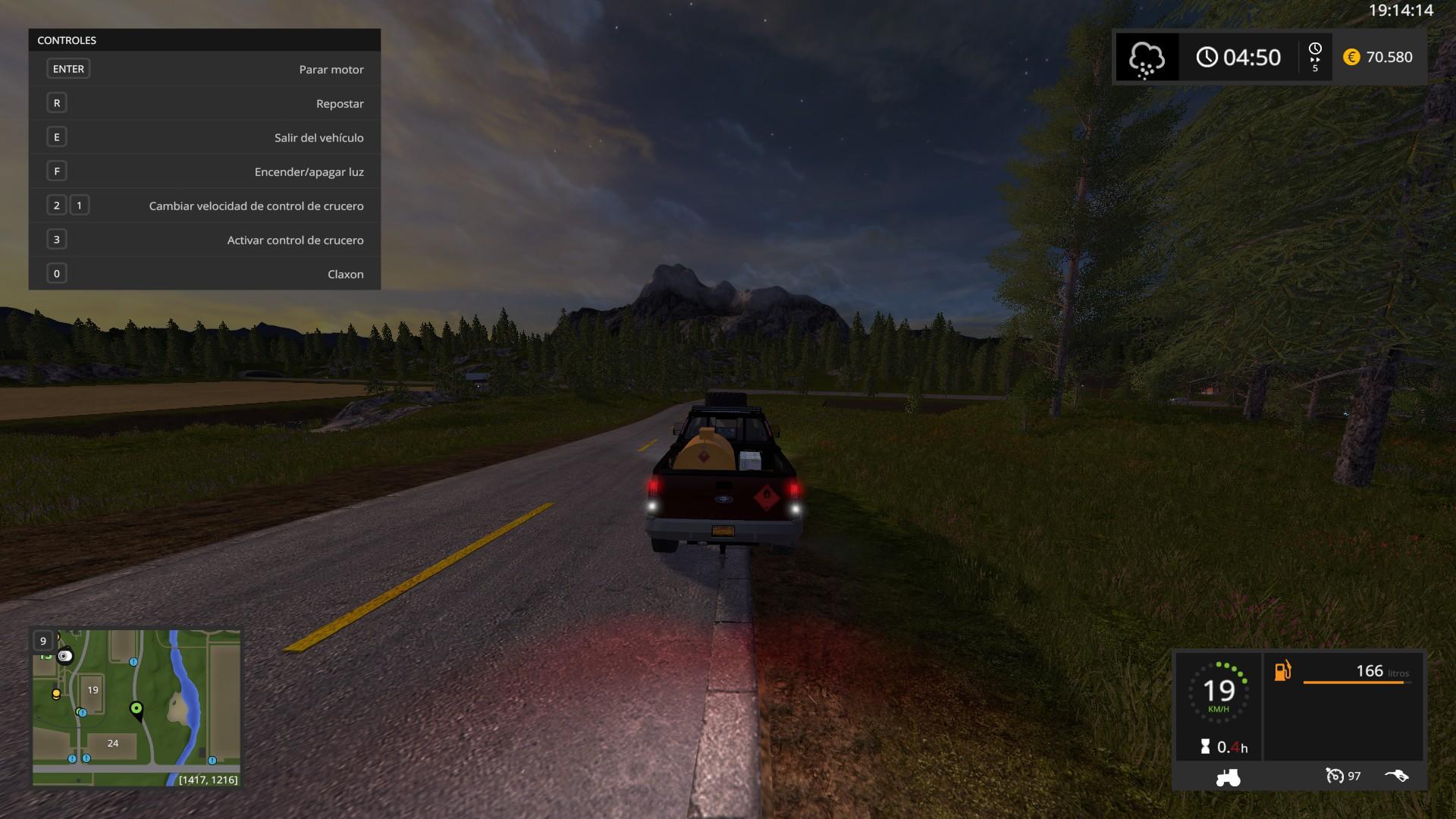Image resolution: width=1456 pixels, height=819 pixels.
Task: Click the euro coin money icon
Action: coord(1351,57)
